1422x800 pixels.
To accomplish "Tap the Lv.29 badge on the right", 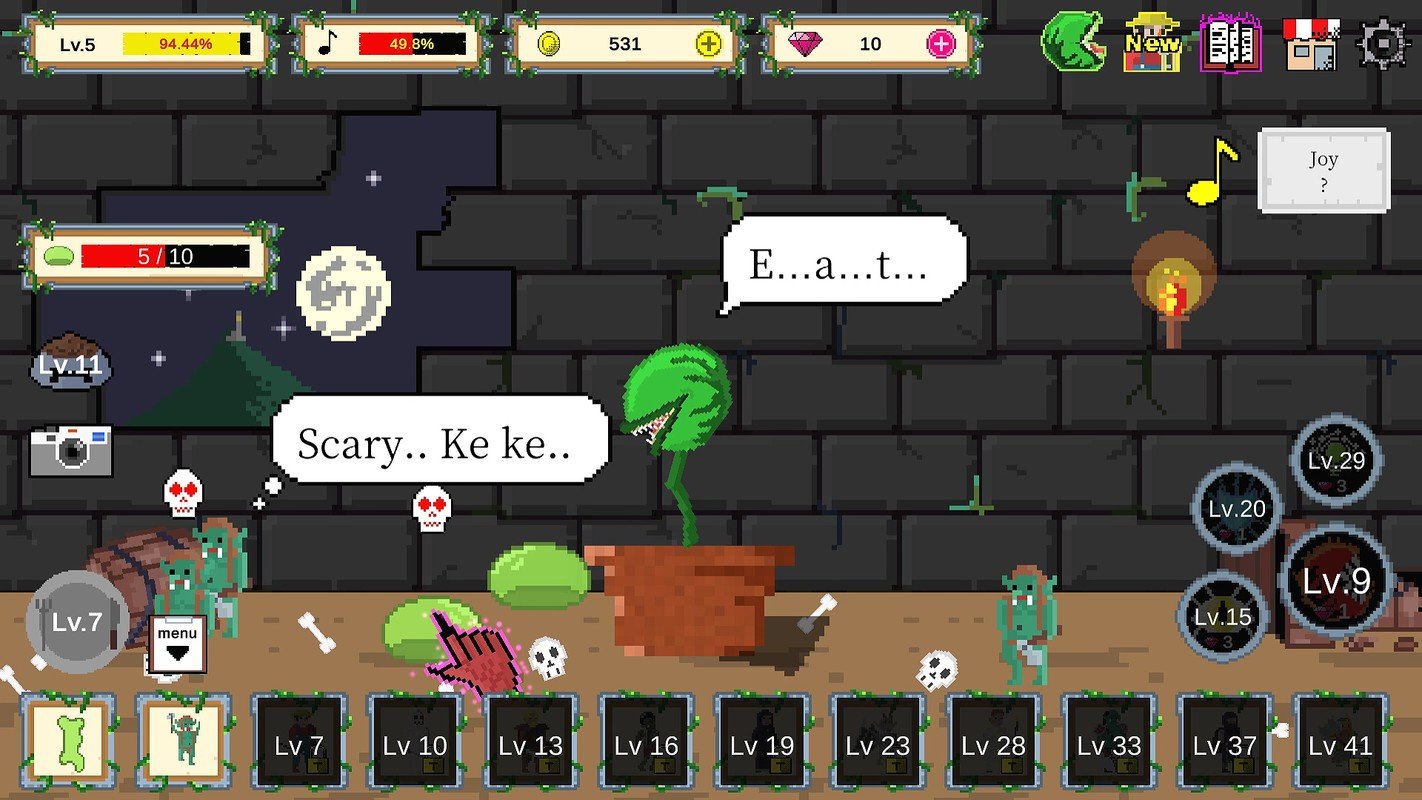I will click(1337, 463).
